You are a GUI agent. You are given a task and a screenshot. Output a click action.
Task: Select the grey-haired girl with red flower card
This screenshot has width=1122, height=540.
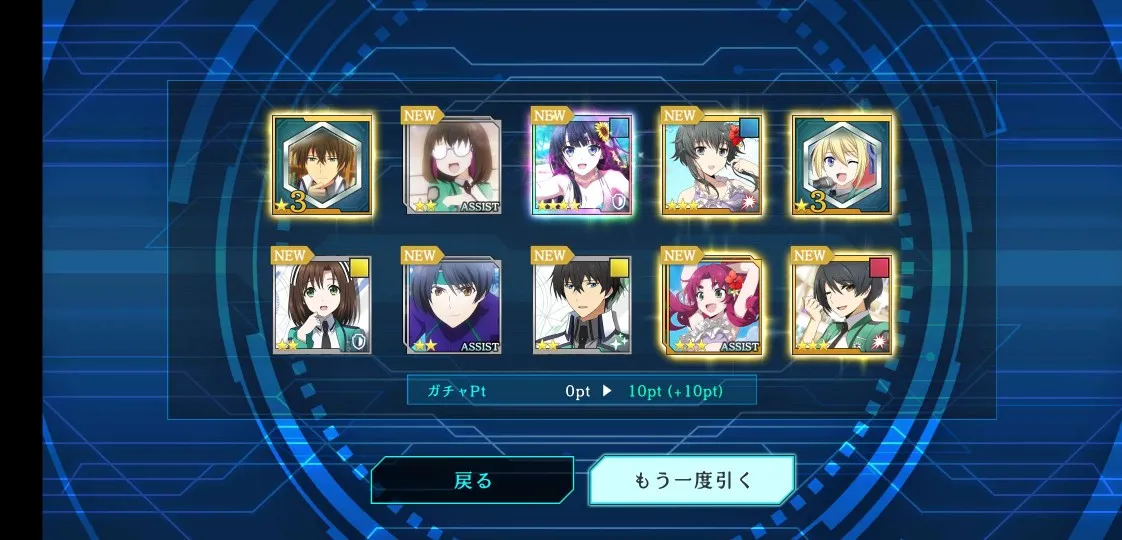coord(712,165)
